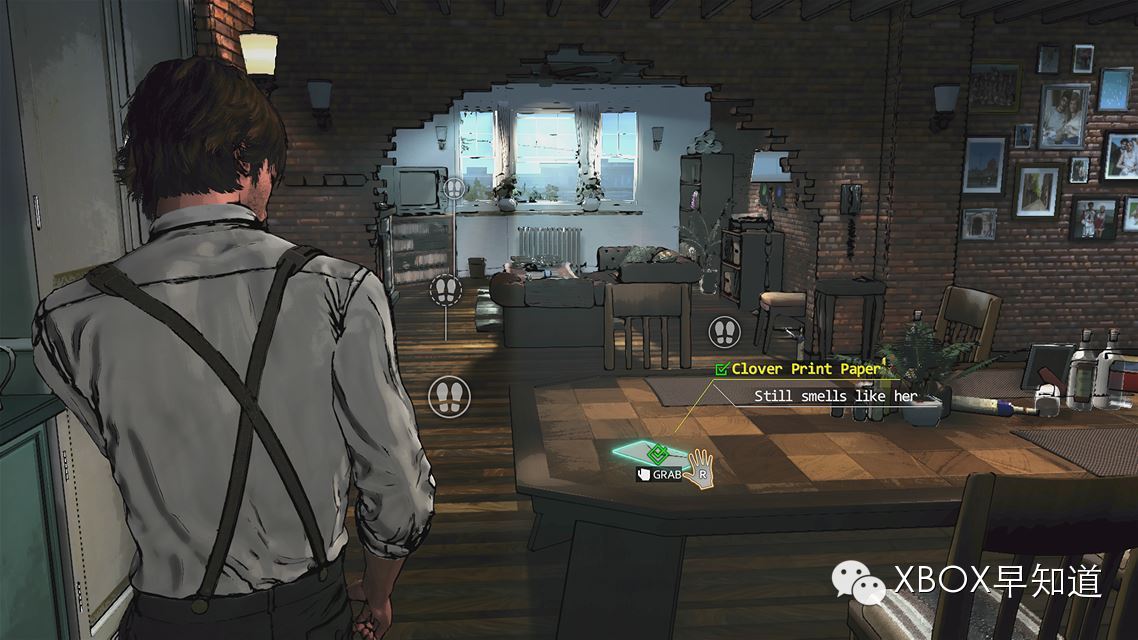1138x640 pixels.
Task: Choose the footprint marker beside the old television
Action: (x=456, y=187)
